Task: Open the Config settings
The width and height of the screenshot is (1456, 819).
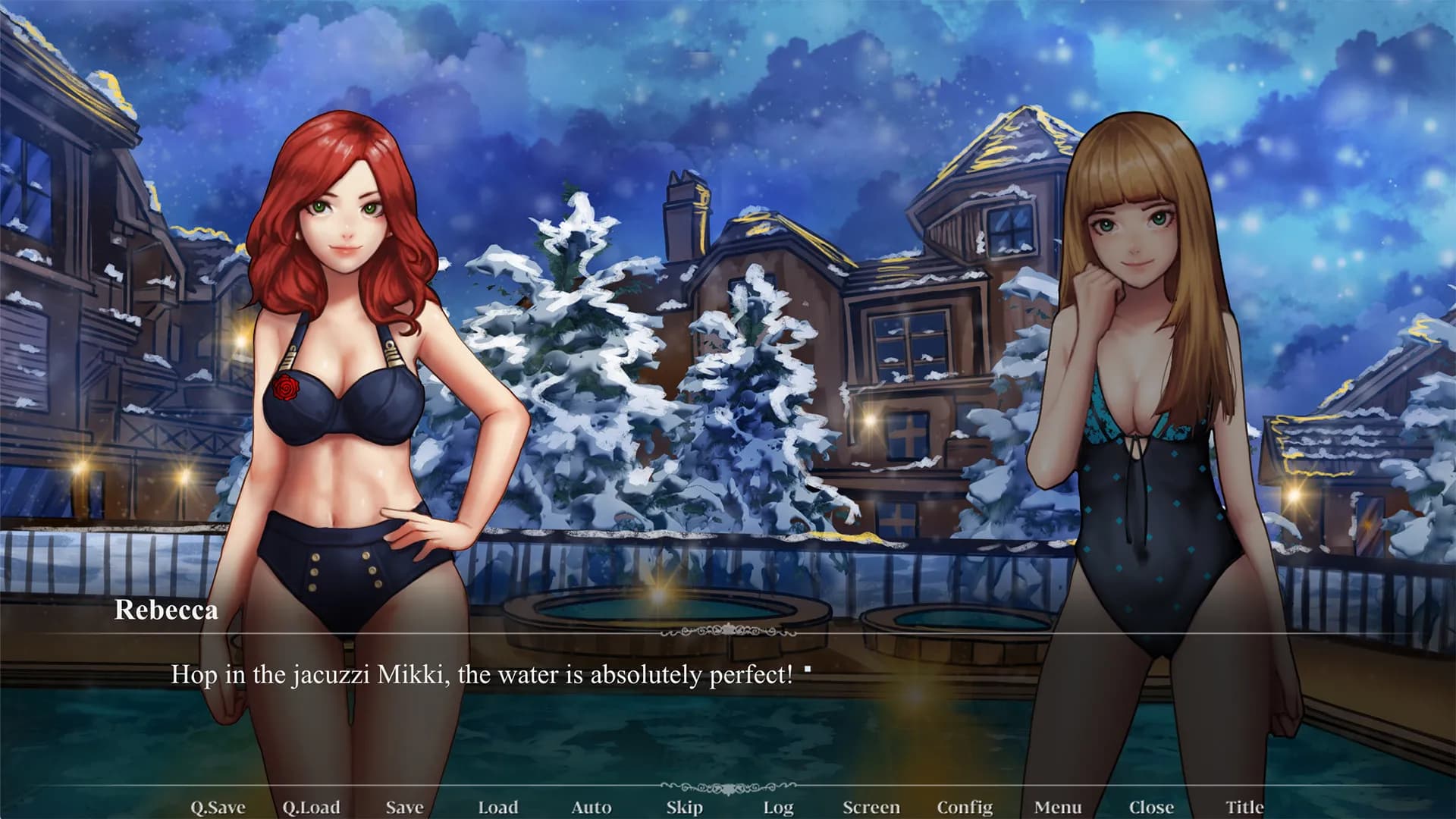Action: coord(965,807)
